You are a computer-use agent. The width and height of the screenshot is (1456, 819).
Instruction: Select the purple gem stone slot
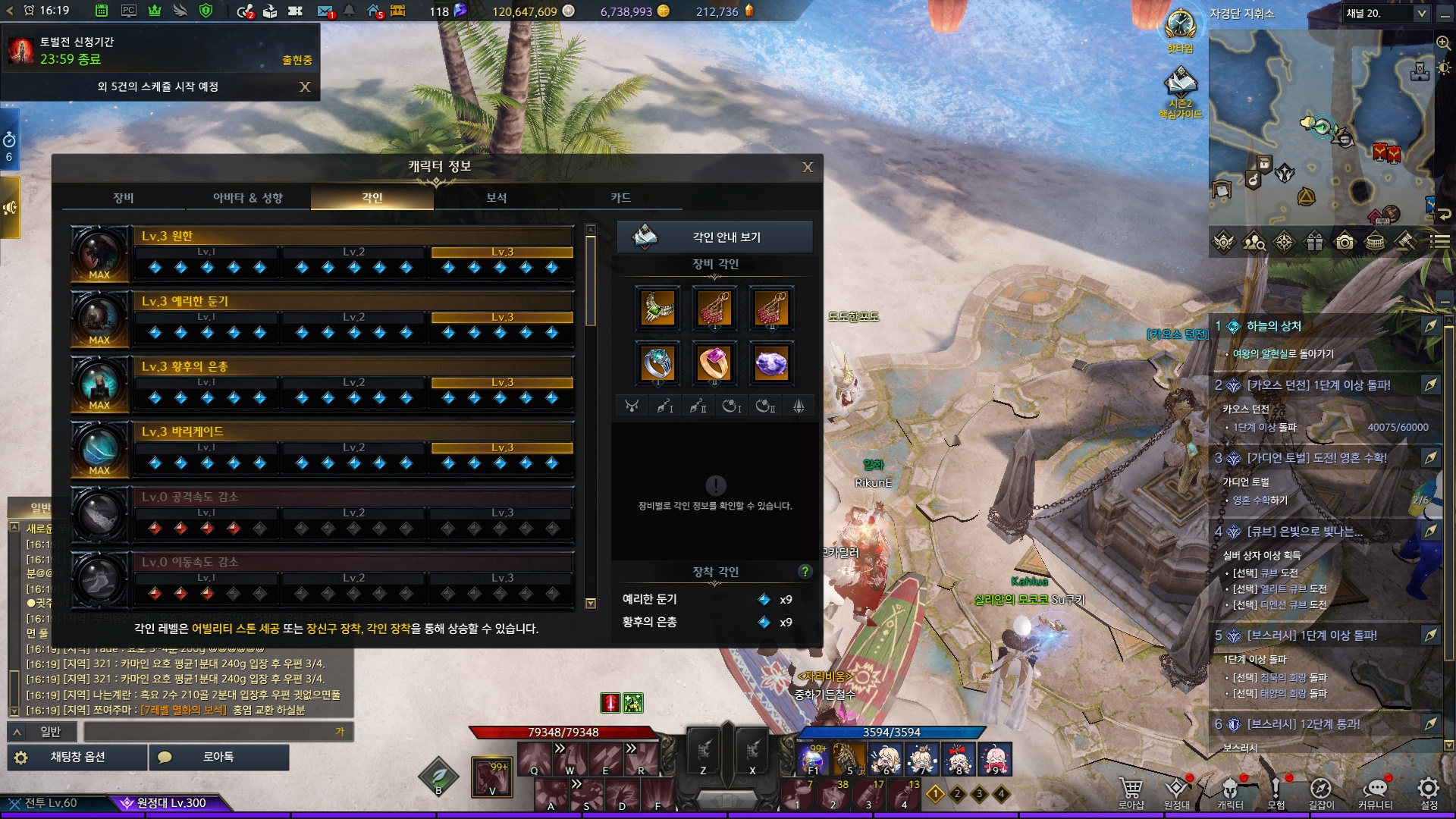tap(771, 363)
